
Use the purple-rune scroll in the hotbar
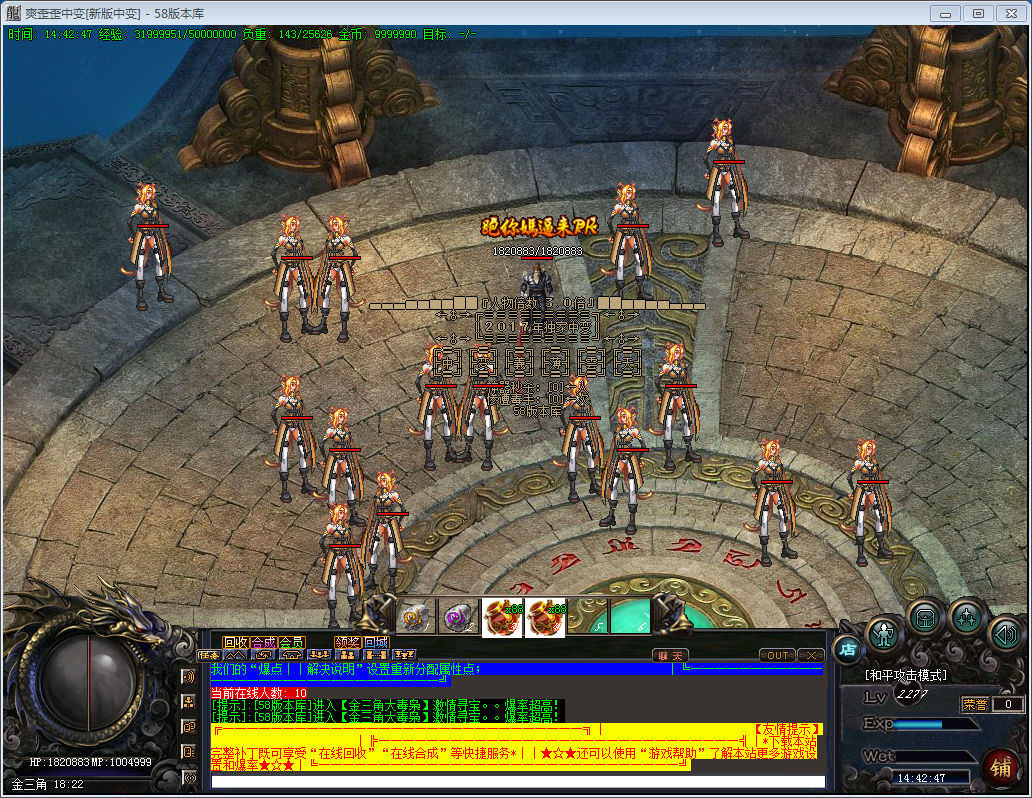tap(460, 617)
